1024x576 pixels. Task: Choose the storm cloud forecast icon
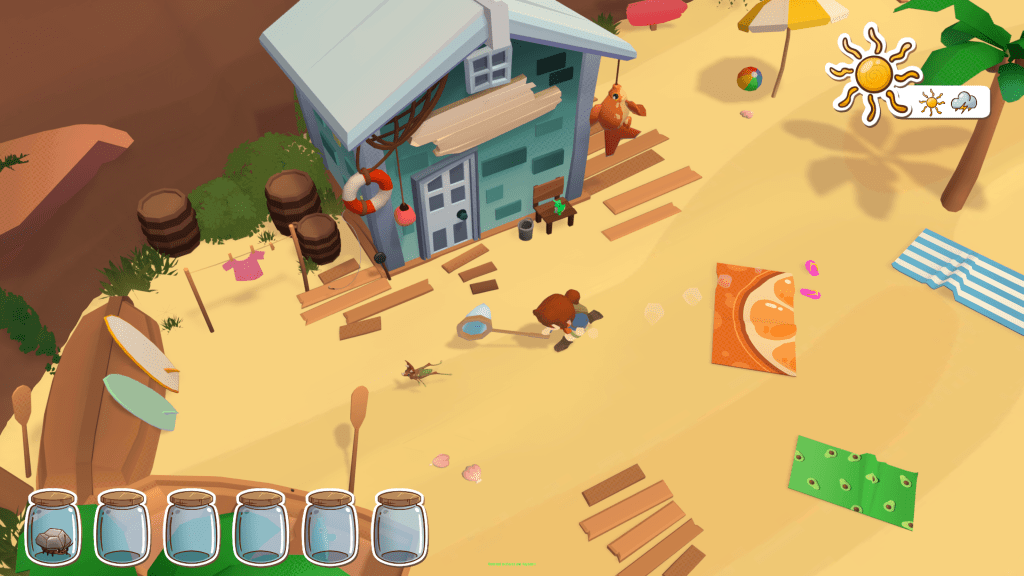[964, 102]
